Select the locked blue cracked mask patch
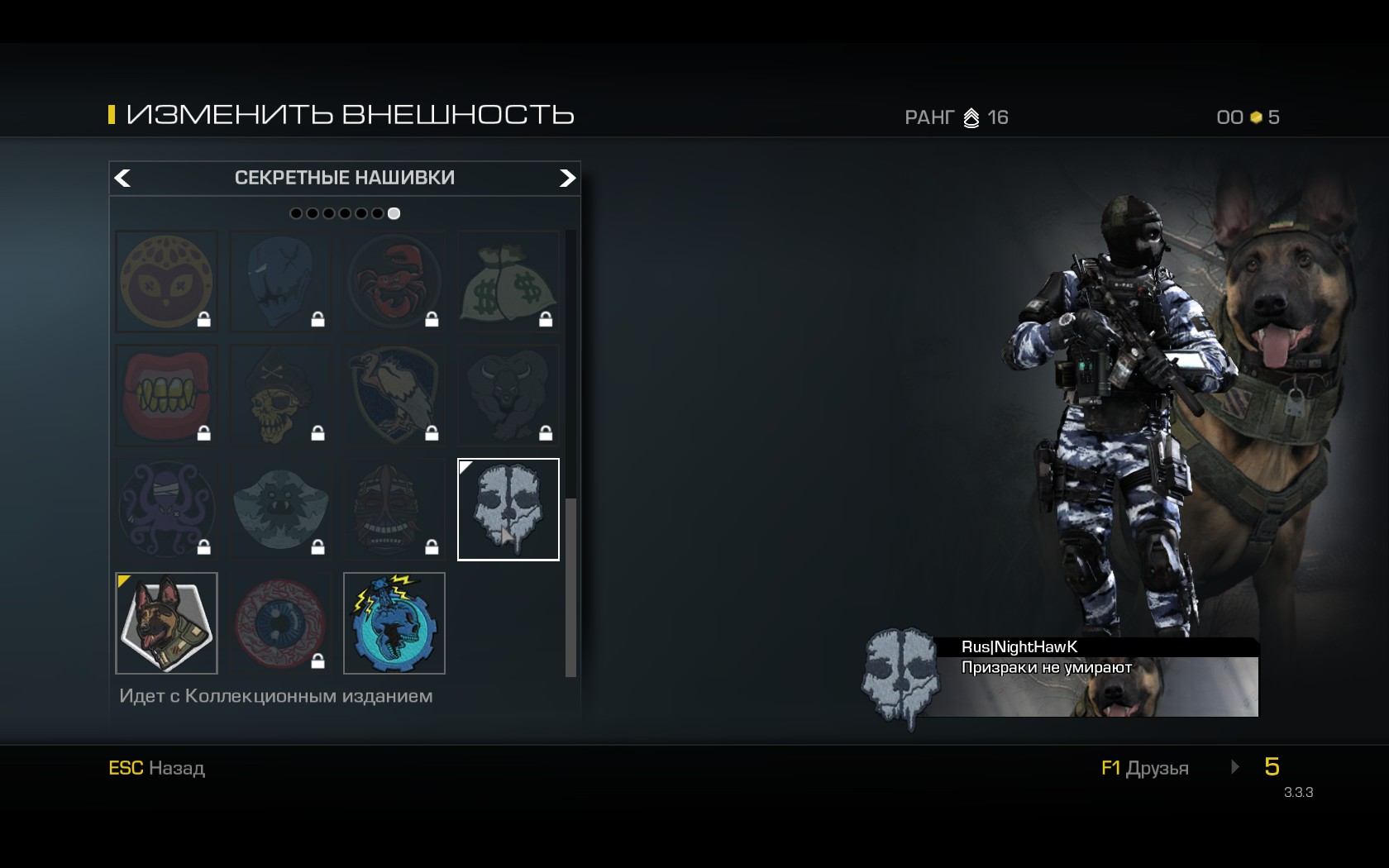The height and width of the screenshot is (868, 1389). point(280,281)
